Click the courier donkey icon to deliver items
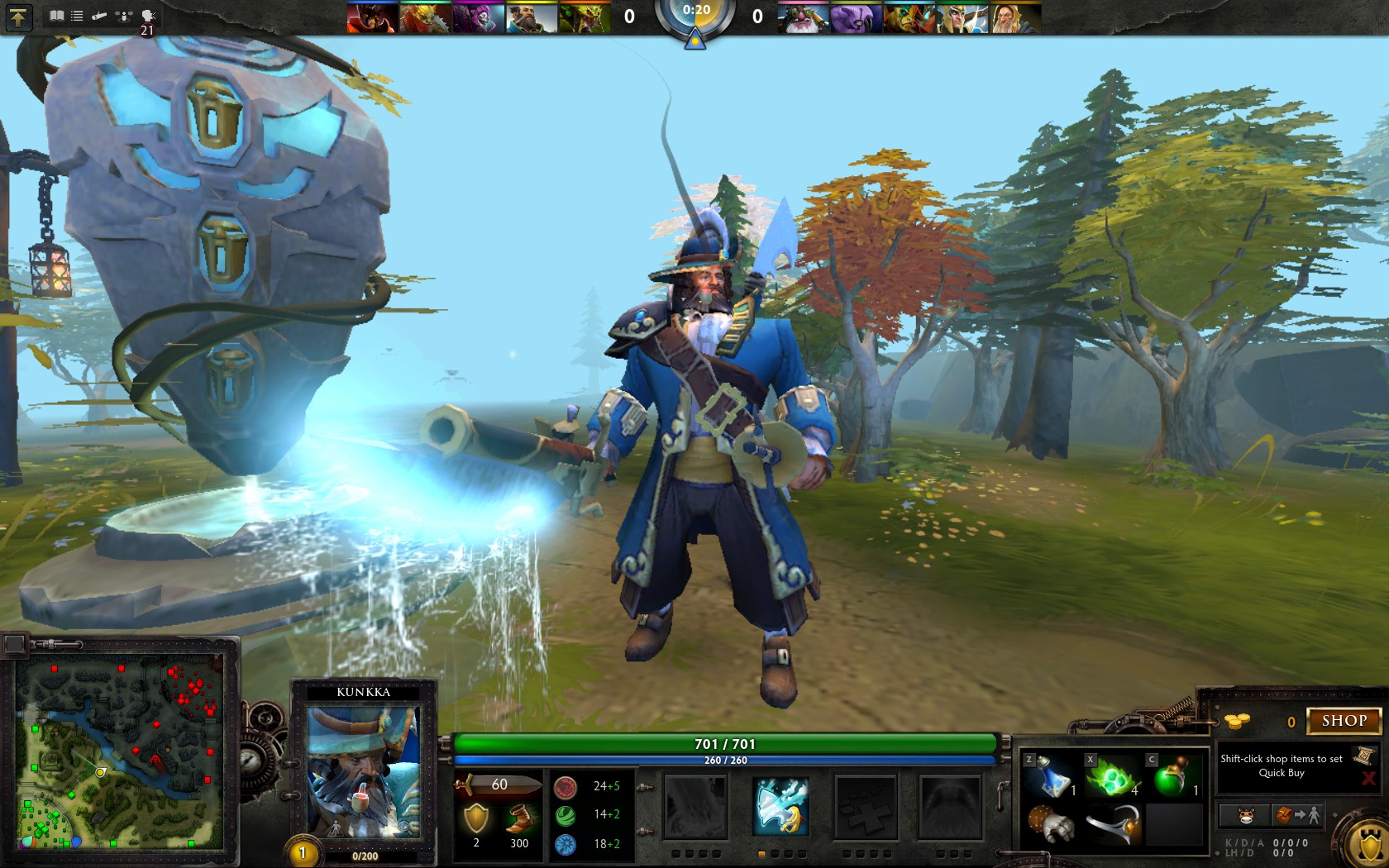The height and width of the screenshot is (868, 1389). [1246, 816]
